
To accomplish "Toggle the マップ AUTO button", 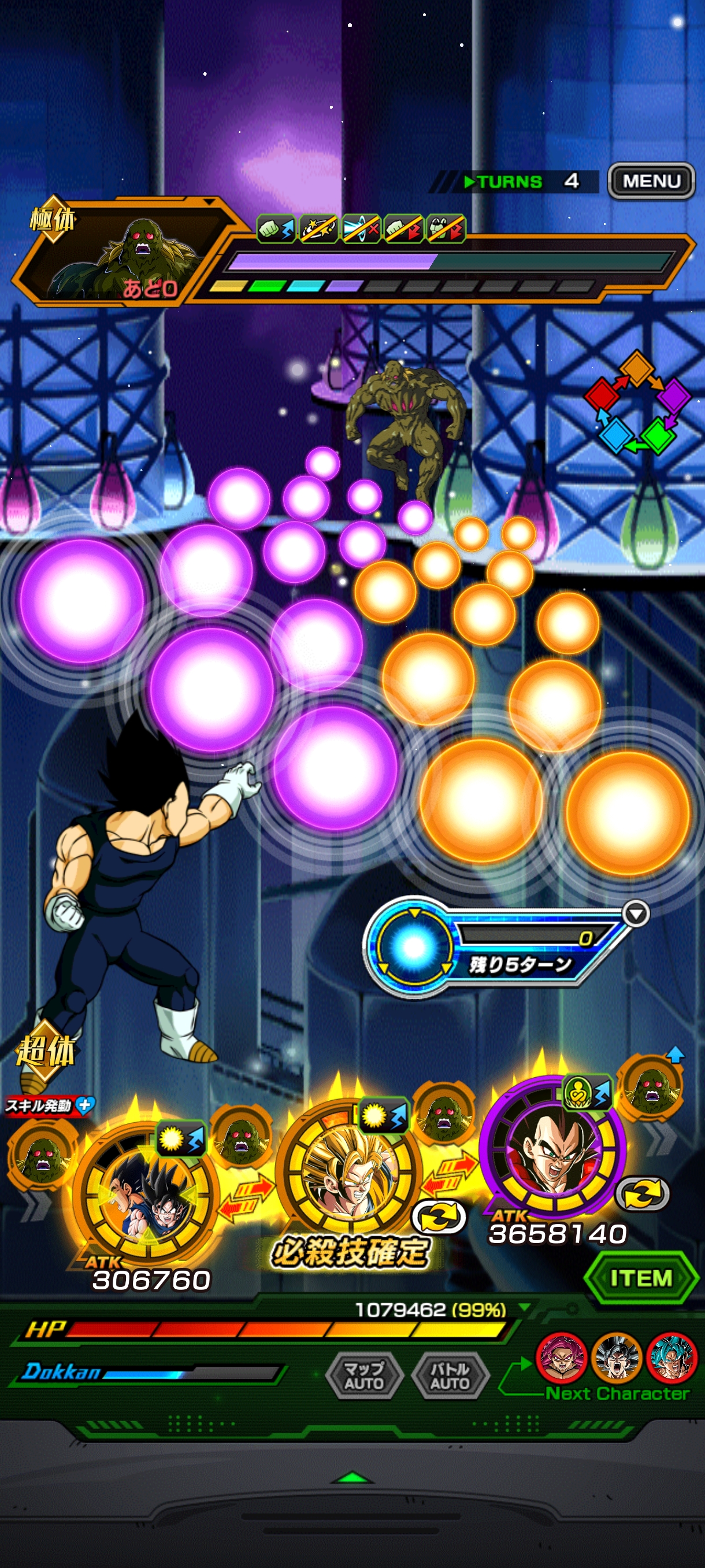I will [x=363, y=1375].
